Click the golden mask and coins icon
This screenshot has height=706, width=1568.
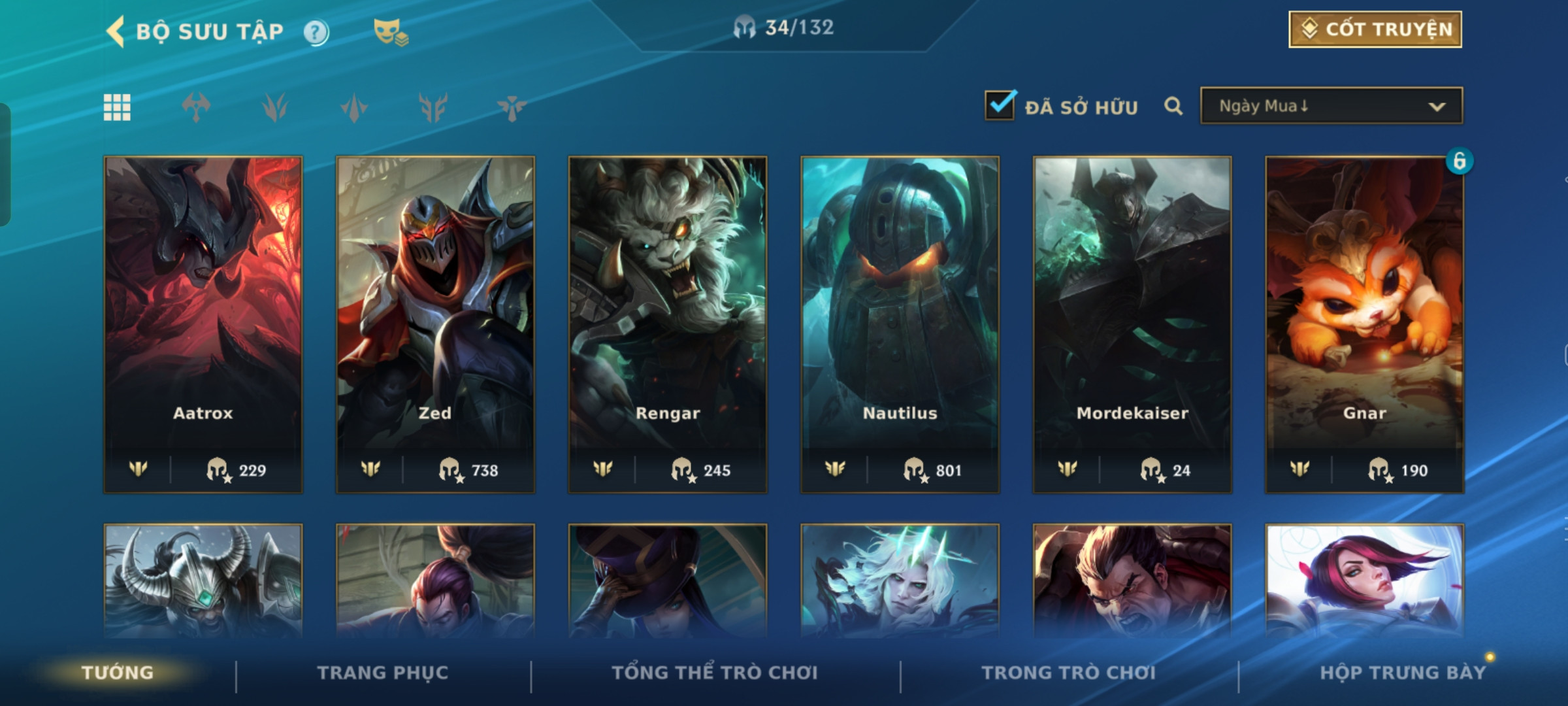pos(390,32)
